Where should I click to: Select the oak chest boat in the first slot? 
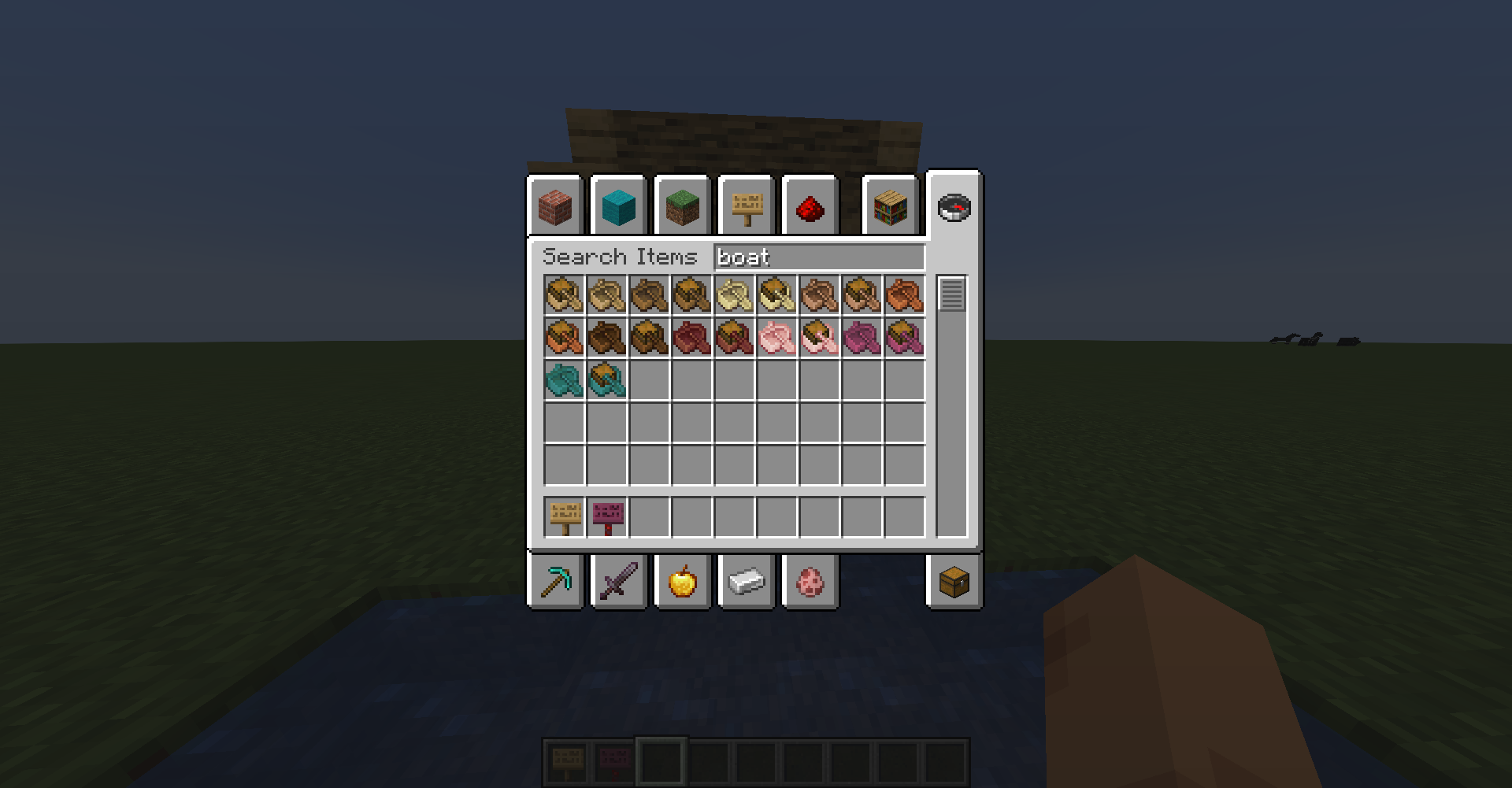(562, 295)
